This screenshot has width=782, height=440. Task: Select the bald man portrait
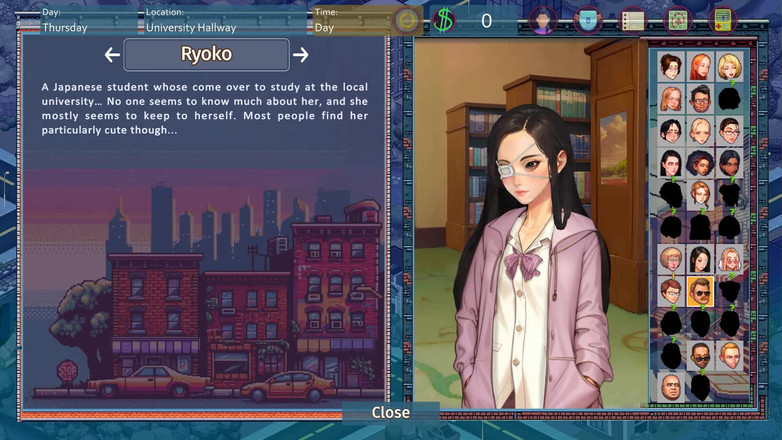pyautogui.click(x=671, y=386)
